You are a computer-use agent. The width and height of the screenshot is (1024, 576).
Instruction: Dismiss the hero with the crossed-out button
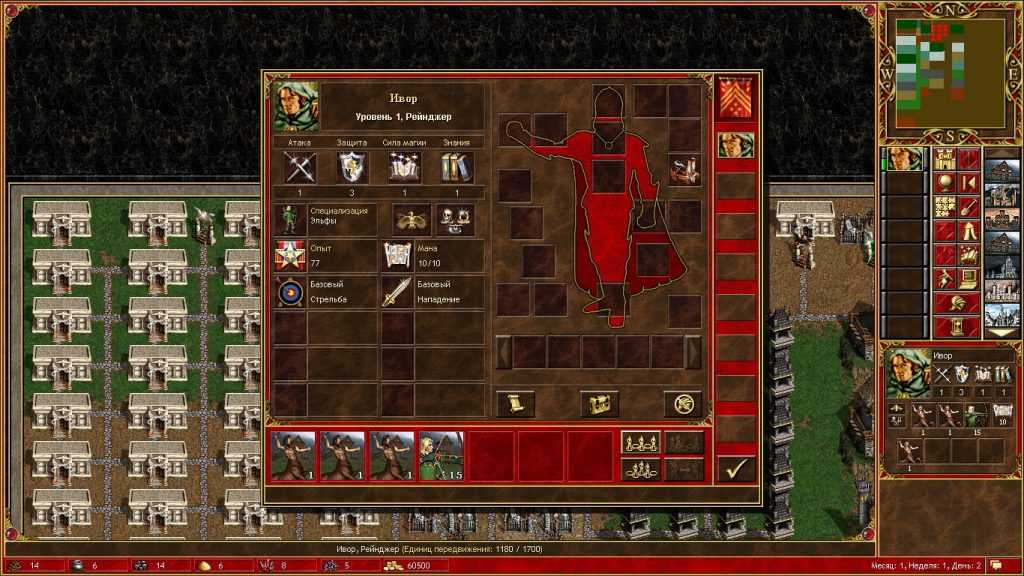tap(682, 404)
